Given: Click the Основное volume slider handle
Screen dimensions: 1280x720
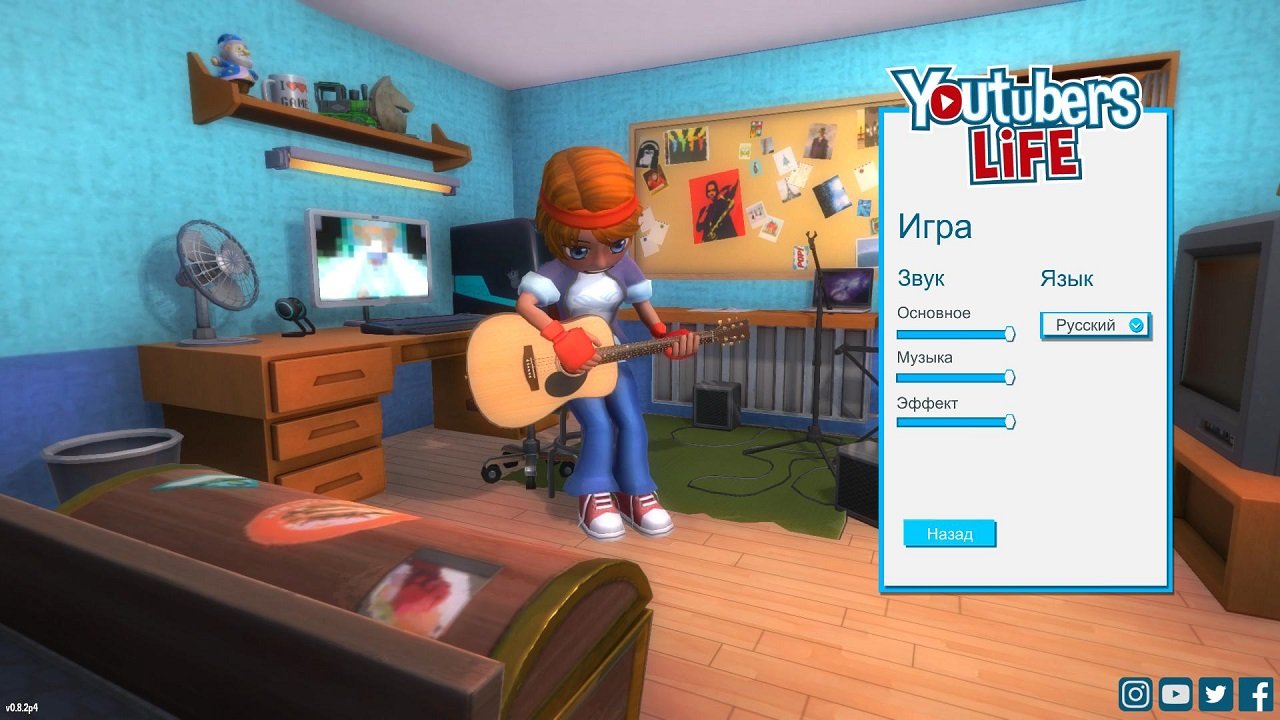Looking at the screenshot, I should (x=1009, y=332).
